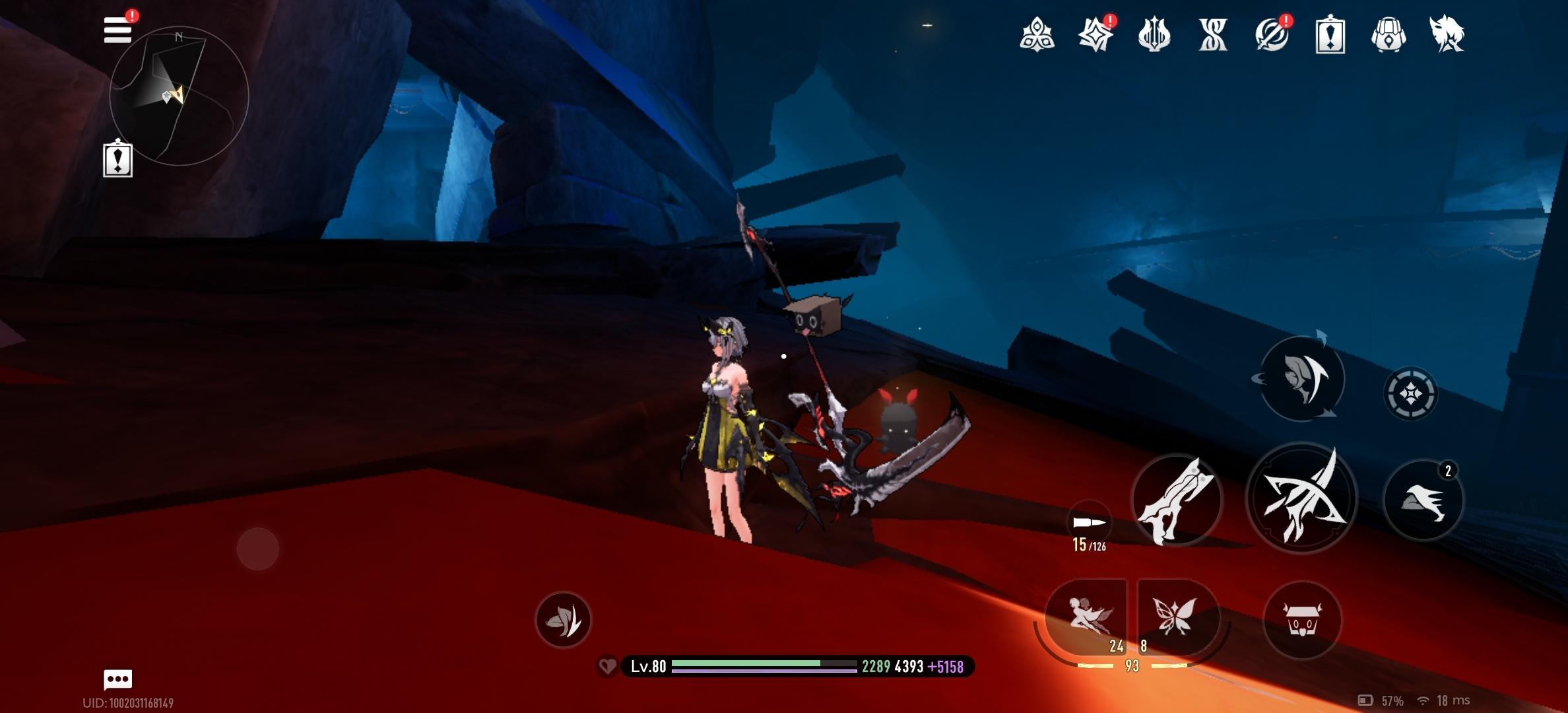Open the four-point star icon with red alert
1568x713 pixels.
1095,34
